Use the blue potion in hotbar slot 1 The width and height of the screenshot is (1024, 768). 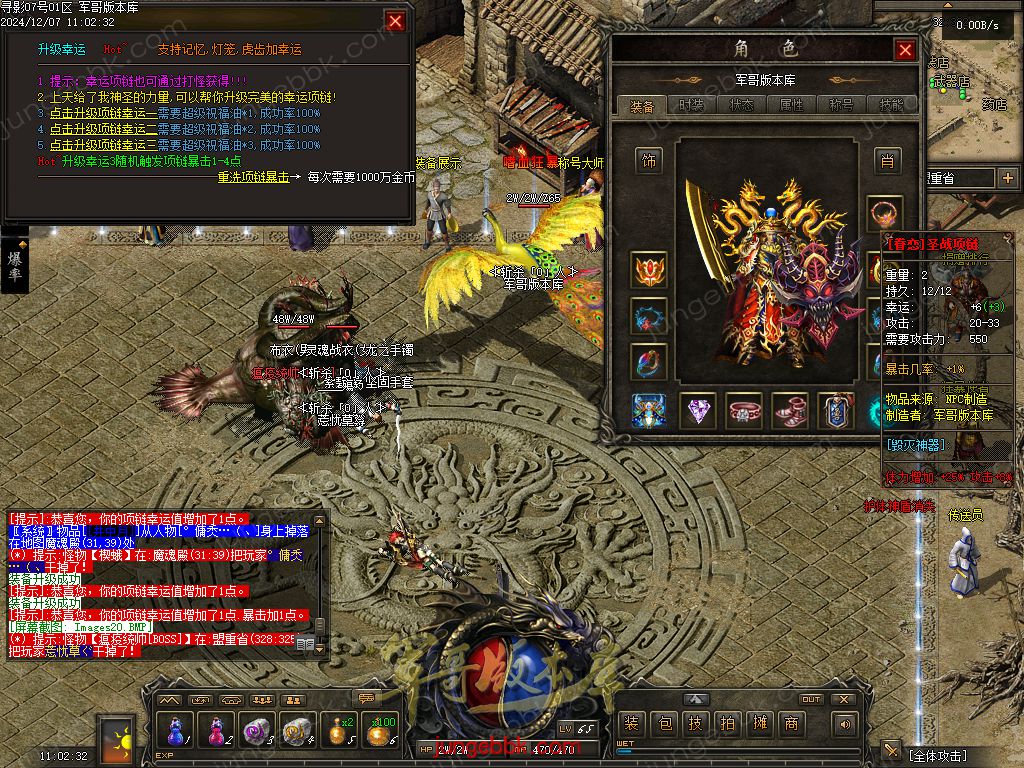click(177, 731)
